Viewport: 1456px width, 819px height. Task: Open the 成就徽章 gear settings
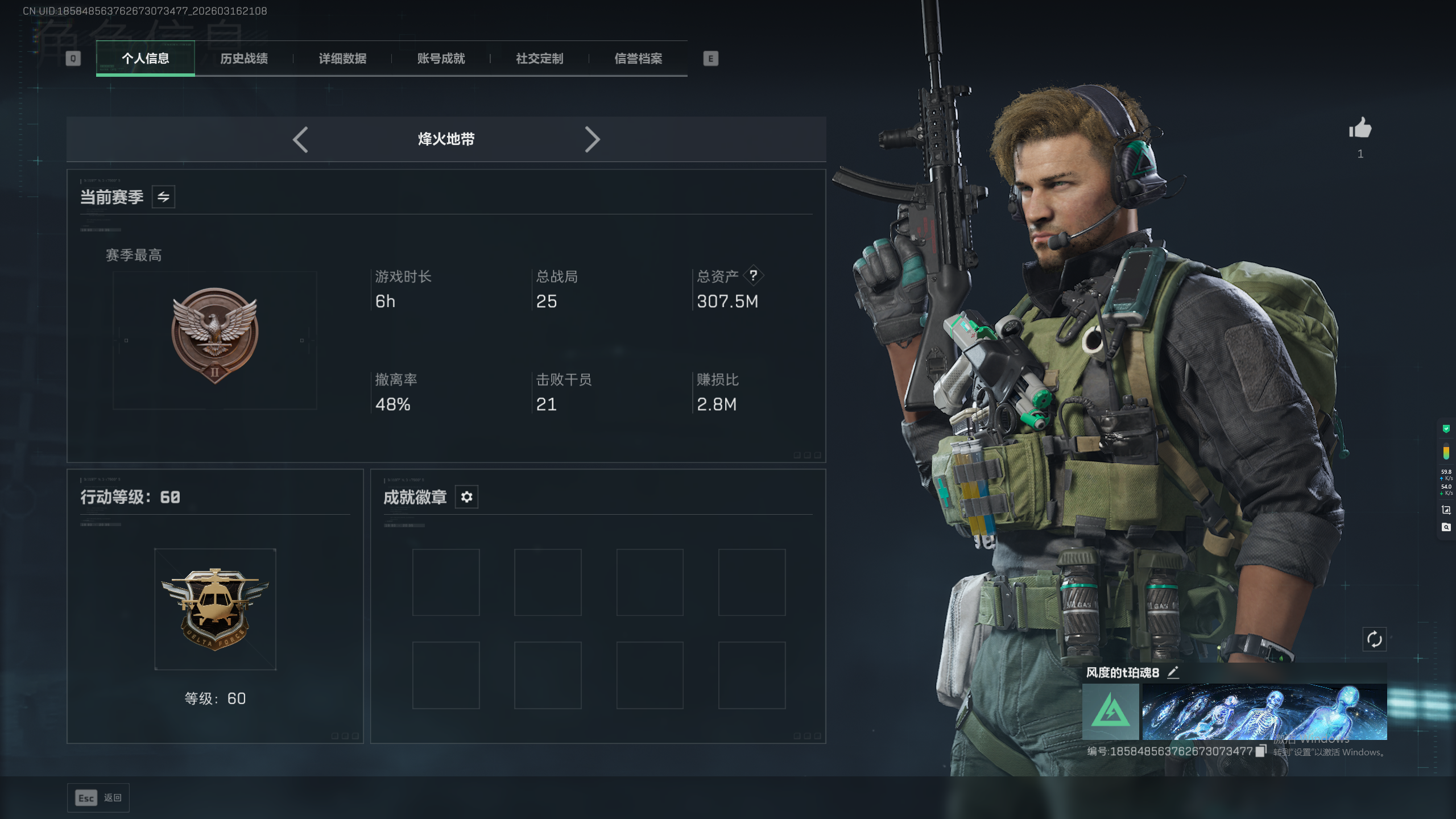pyautogui.click(x=466, y=497)
